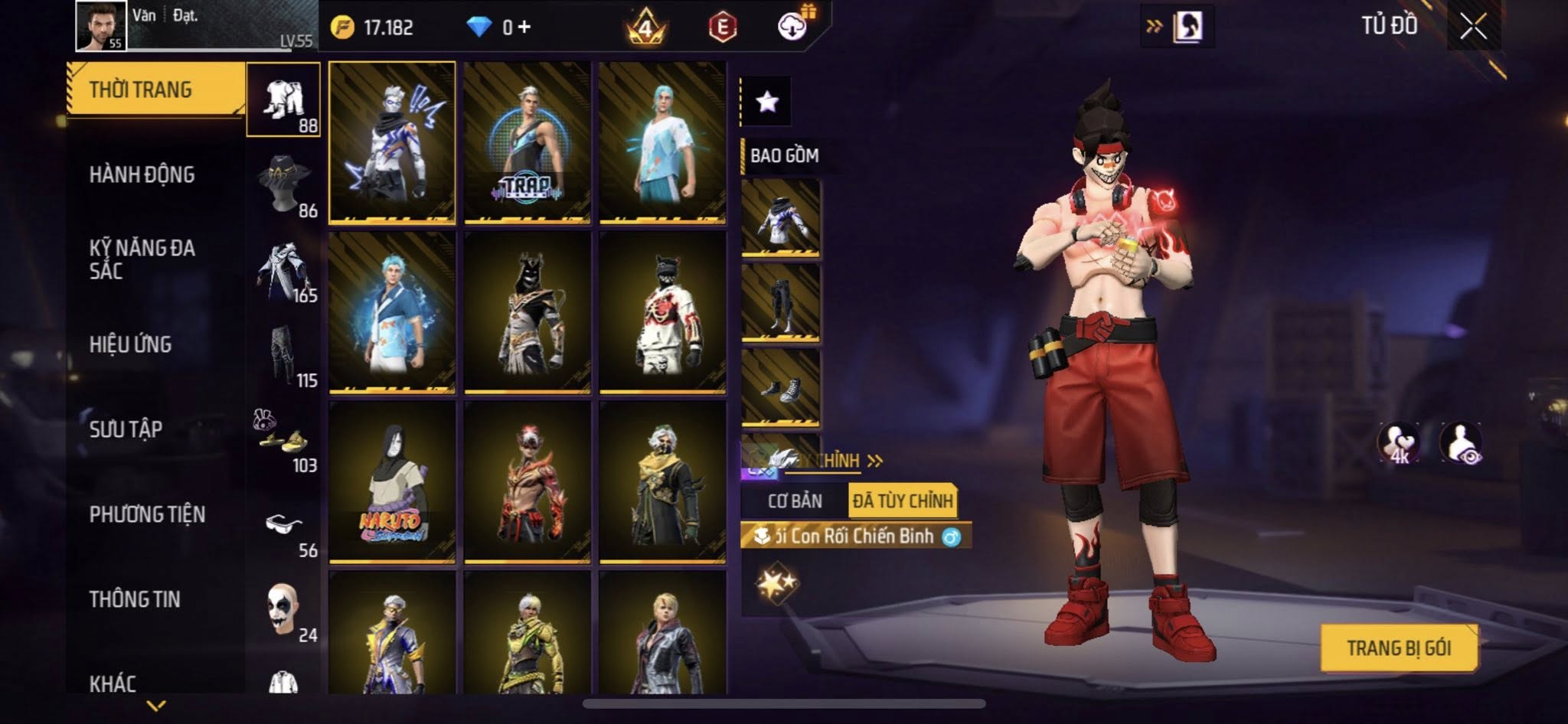Screen dimensions: 1568x724
Task: Open the Sưu Tập category
Action: tap(126, 429)
